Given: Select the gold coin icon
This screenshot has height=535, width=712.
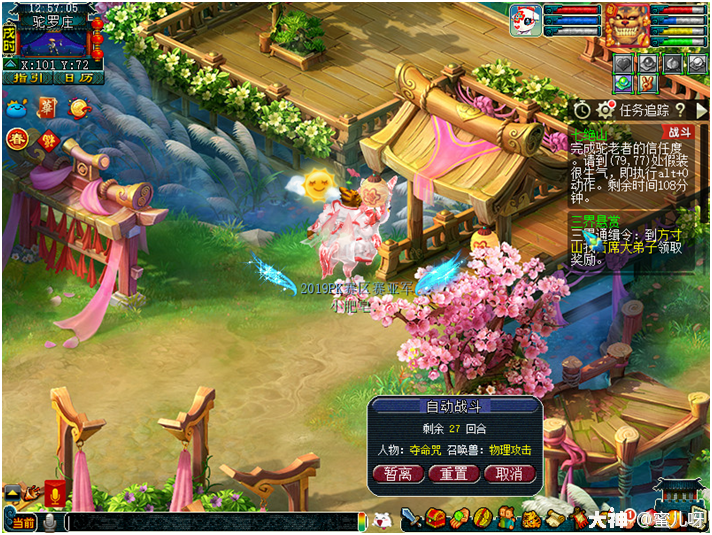Looking at the screenshot, I should tap(80, 105).
